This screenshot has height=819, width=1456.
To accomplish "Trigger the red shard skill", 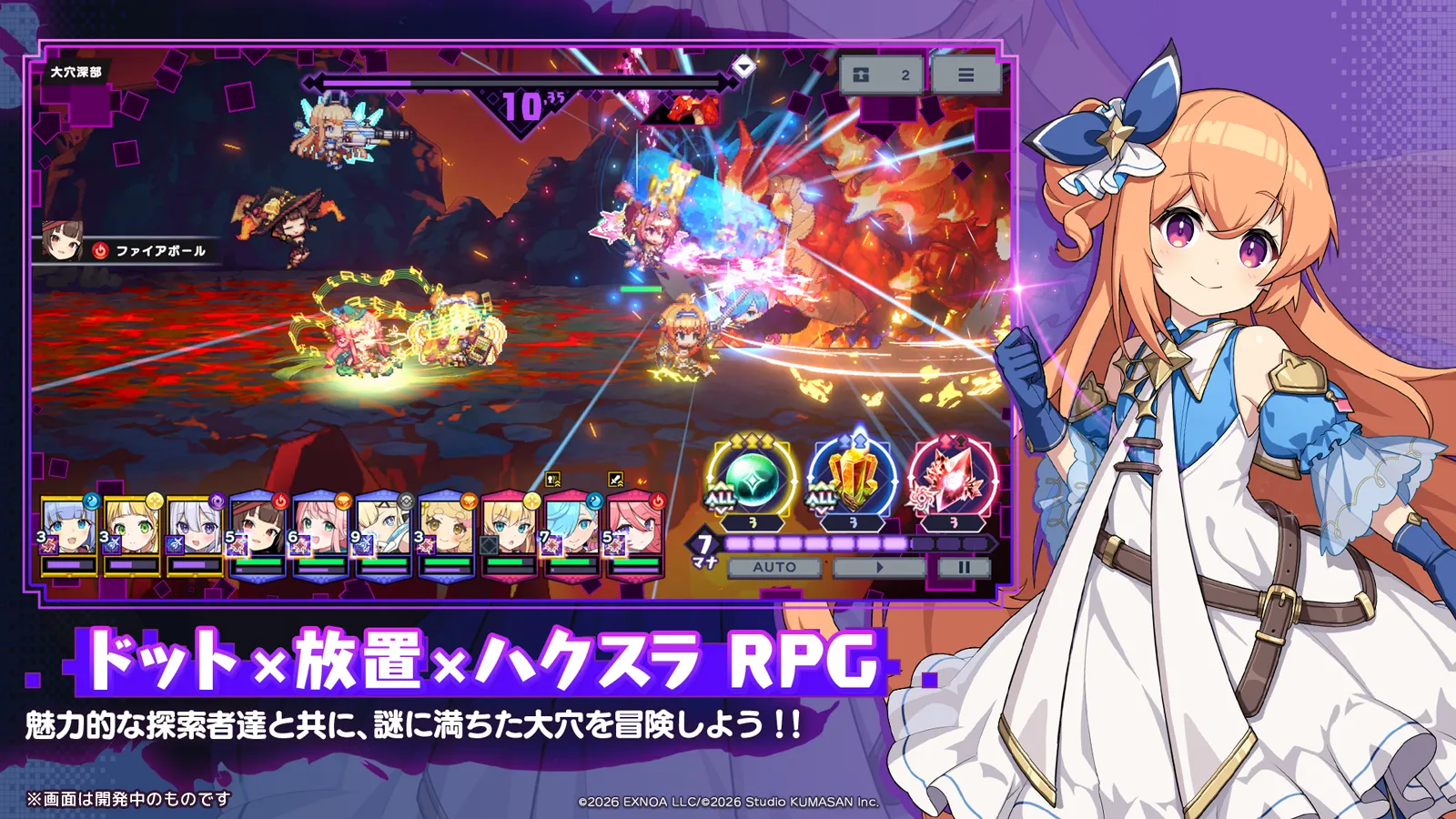I will tap(954, 480).
